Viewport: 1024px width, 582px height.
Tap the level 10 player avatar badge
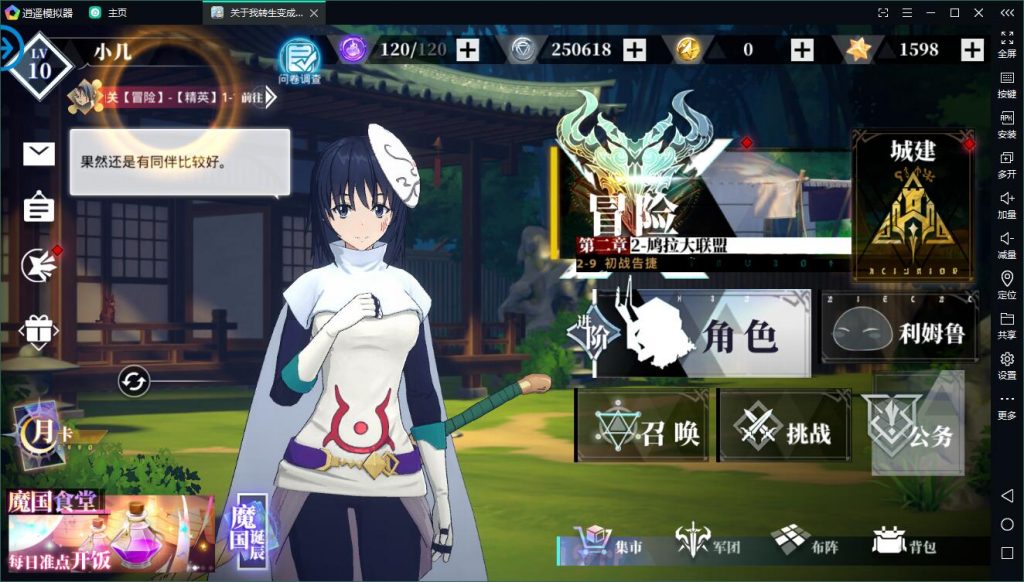39,67
